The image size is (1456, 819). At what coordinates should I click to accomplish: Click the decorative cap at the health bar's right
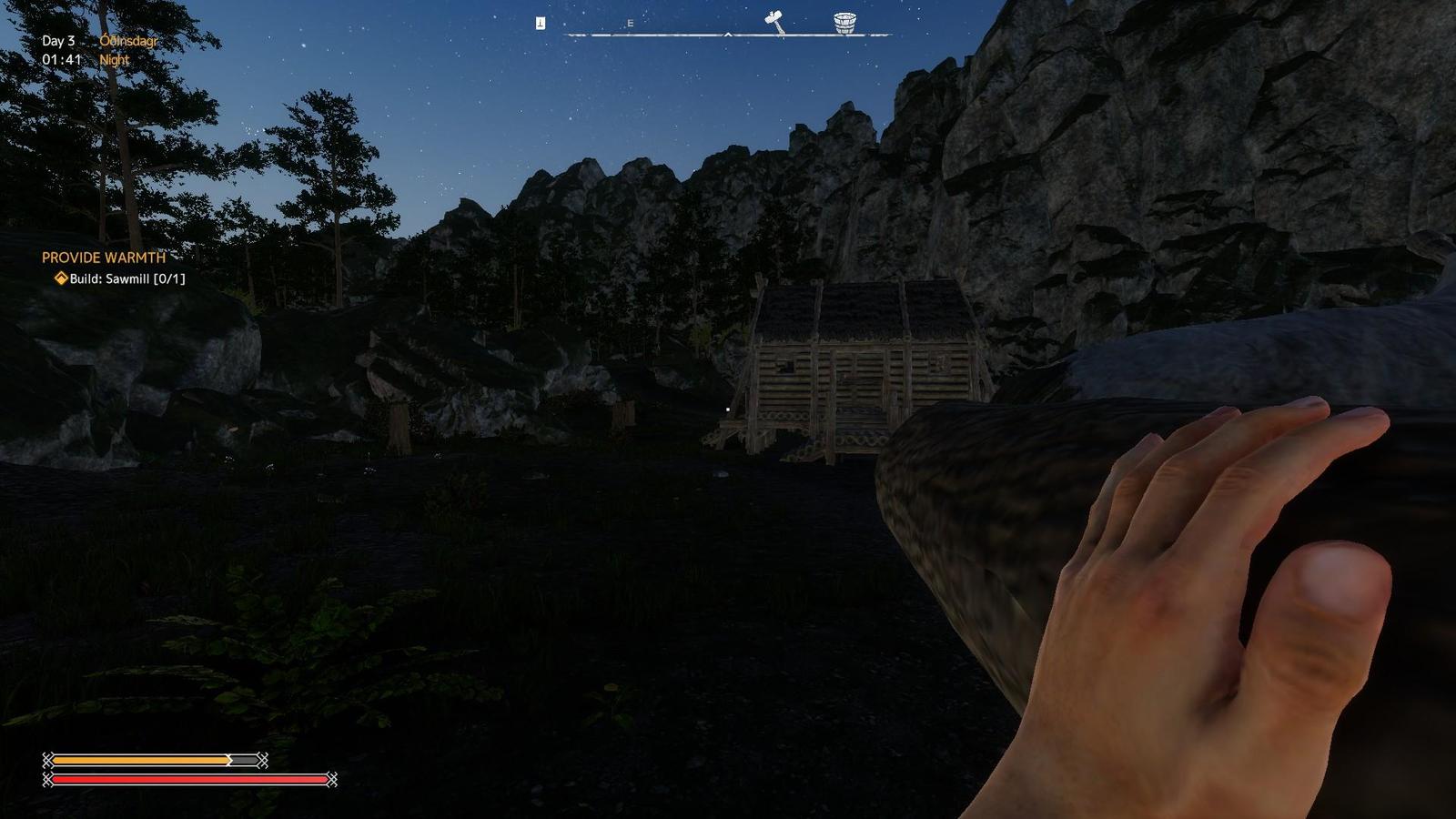[332, 780]
